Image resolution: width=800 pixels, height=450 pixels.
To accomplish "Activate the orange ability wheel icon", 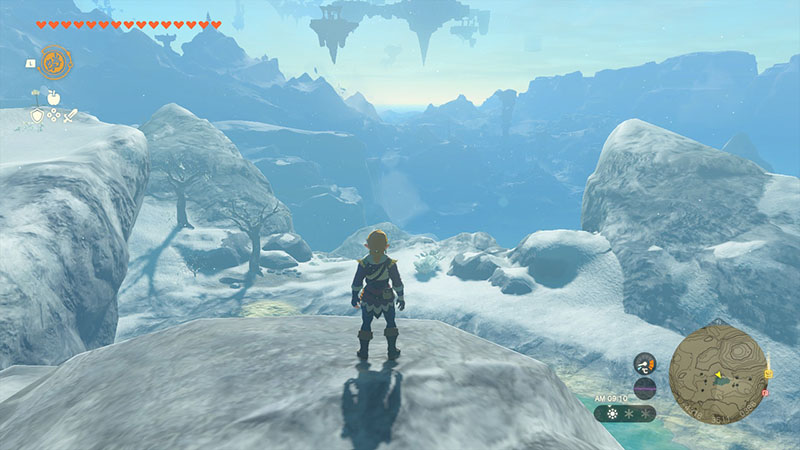I will (54, 62).
